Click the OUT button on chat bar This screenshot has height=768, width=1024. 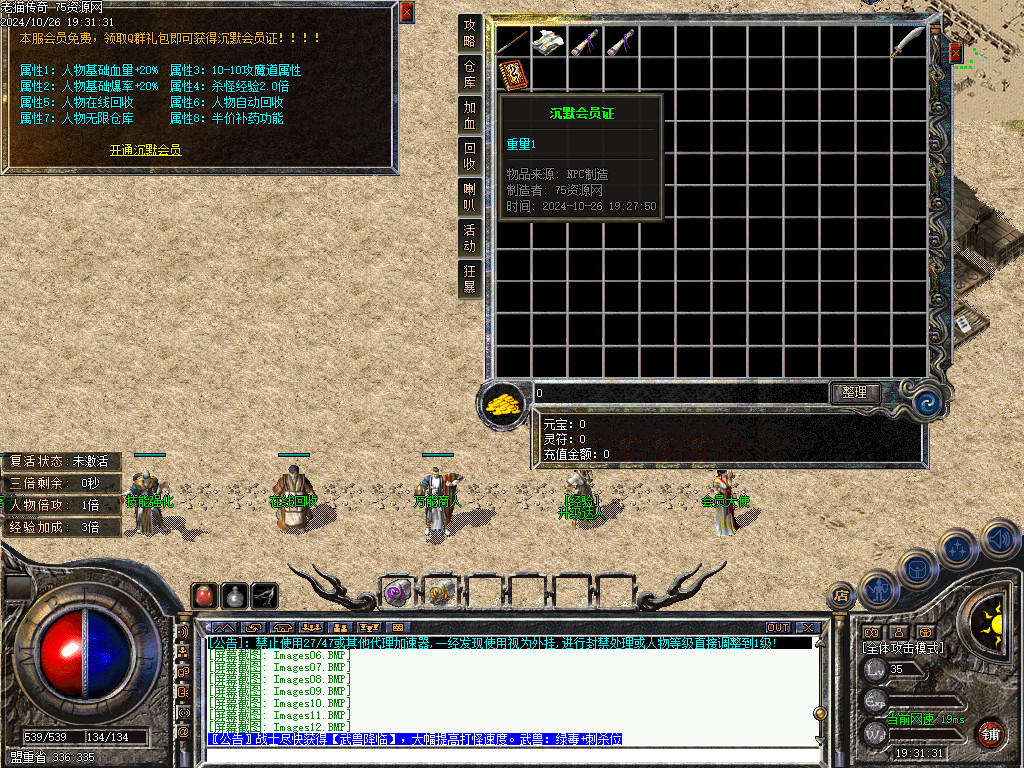(x=778, y=628)
